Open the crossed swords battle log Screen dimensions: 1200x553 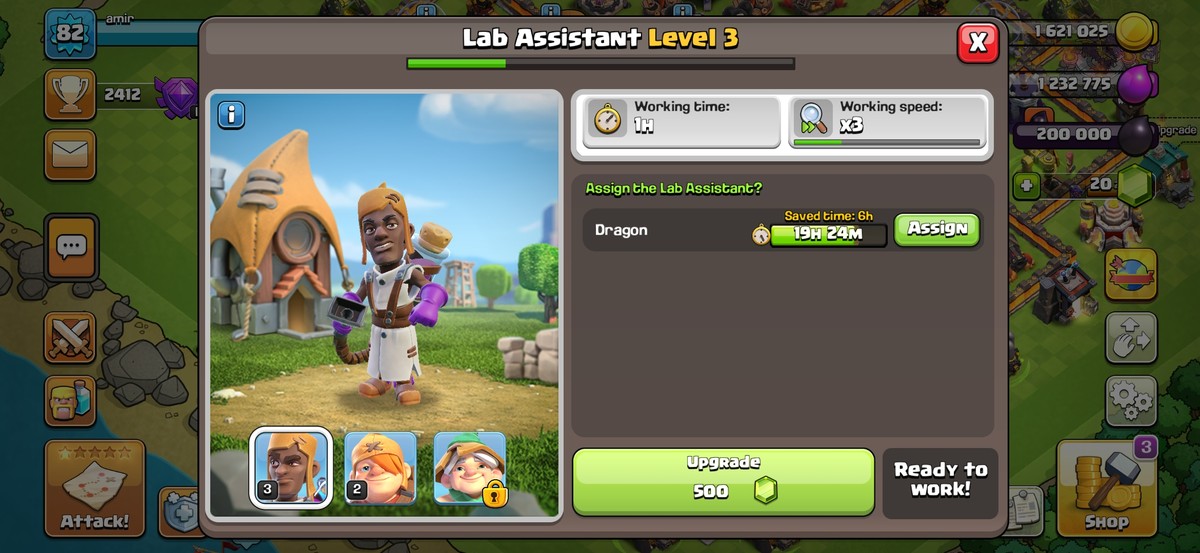[x=70, y=337]
